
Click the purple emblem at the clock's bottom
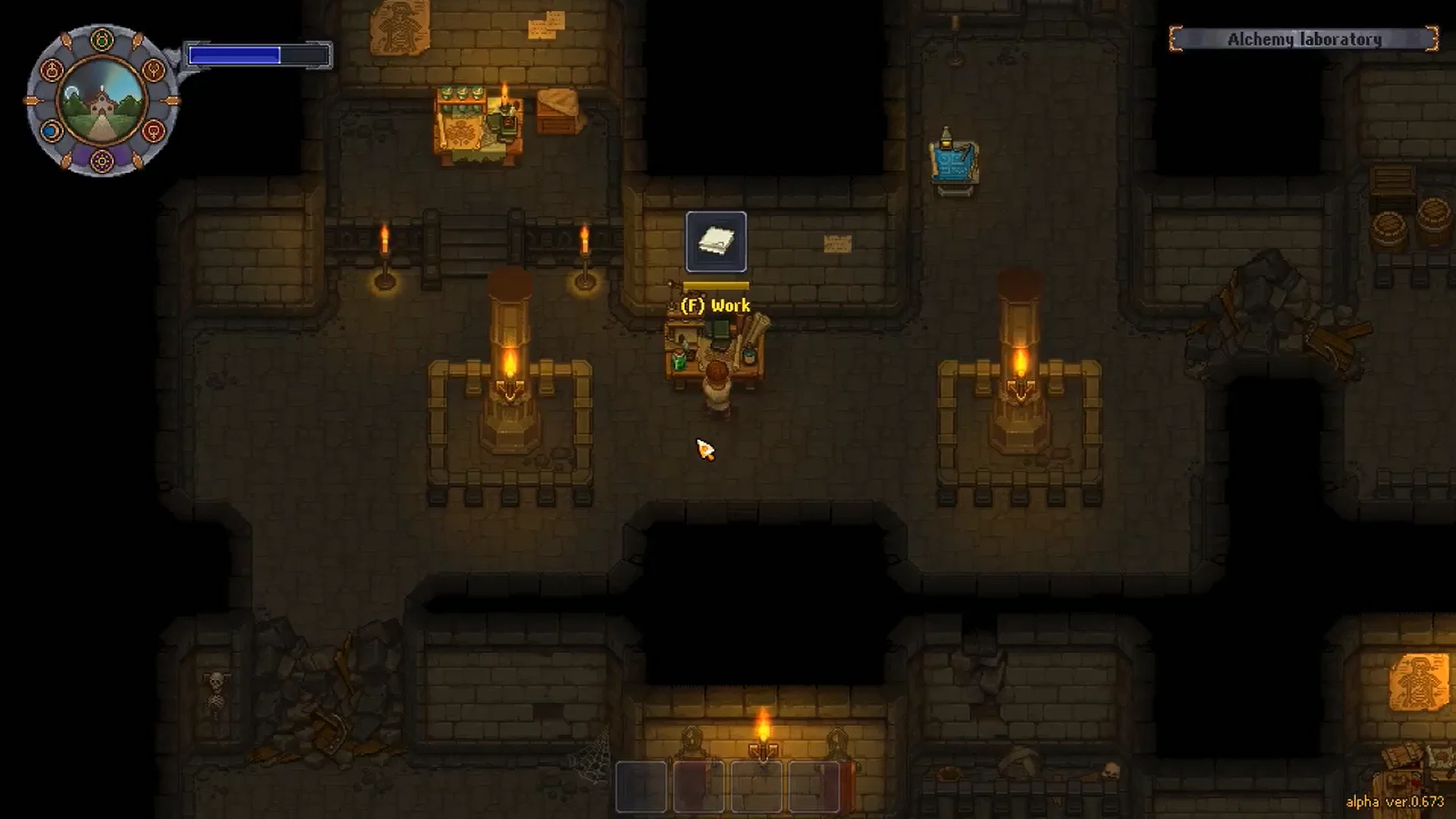click(x=102, y=162)
